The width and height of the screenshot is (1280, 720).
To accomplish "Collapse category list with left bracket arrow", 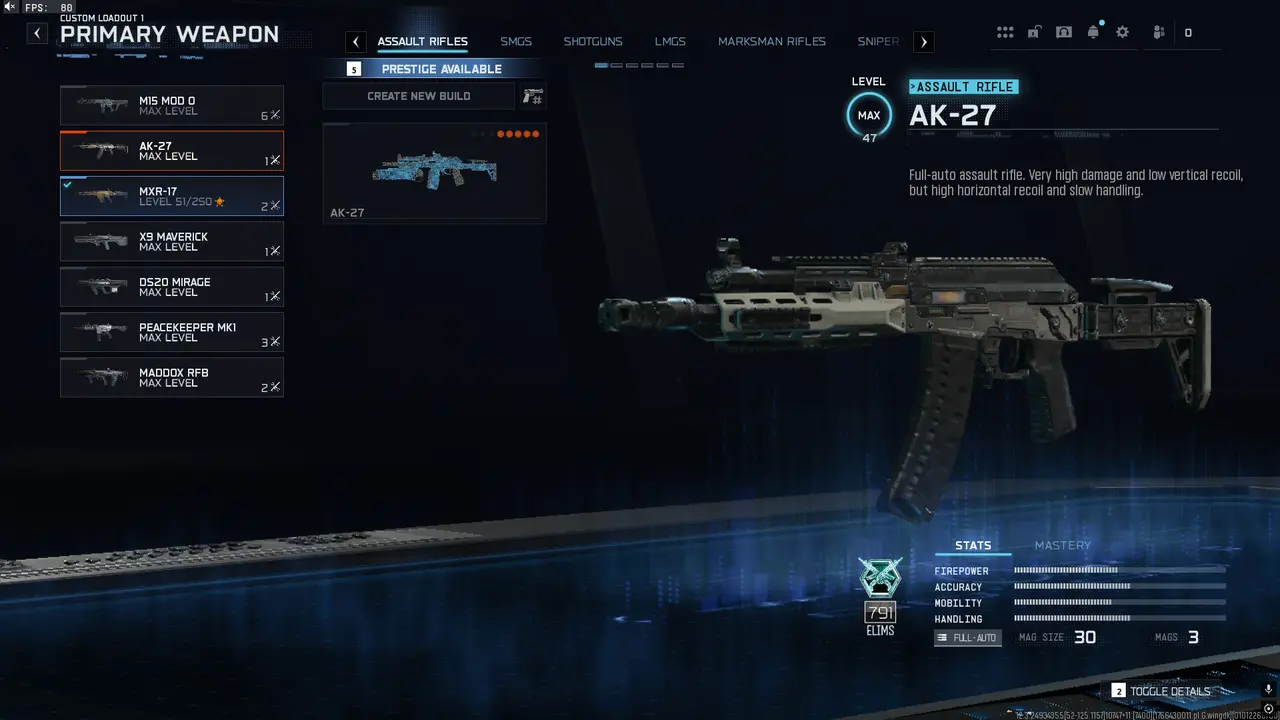I will [355, 41].
